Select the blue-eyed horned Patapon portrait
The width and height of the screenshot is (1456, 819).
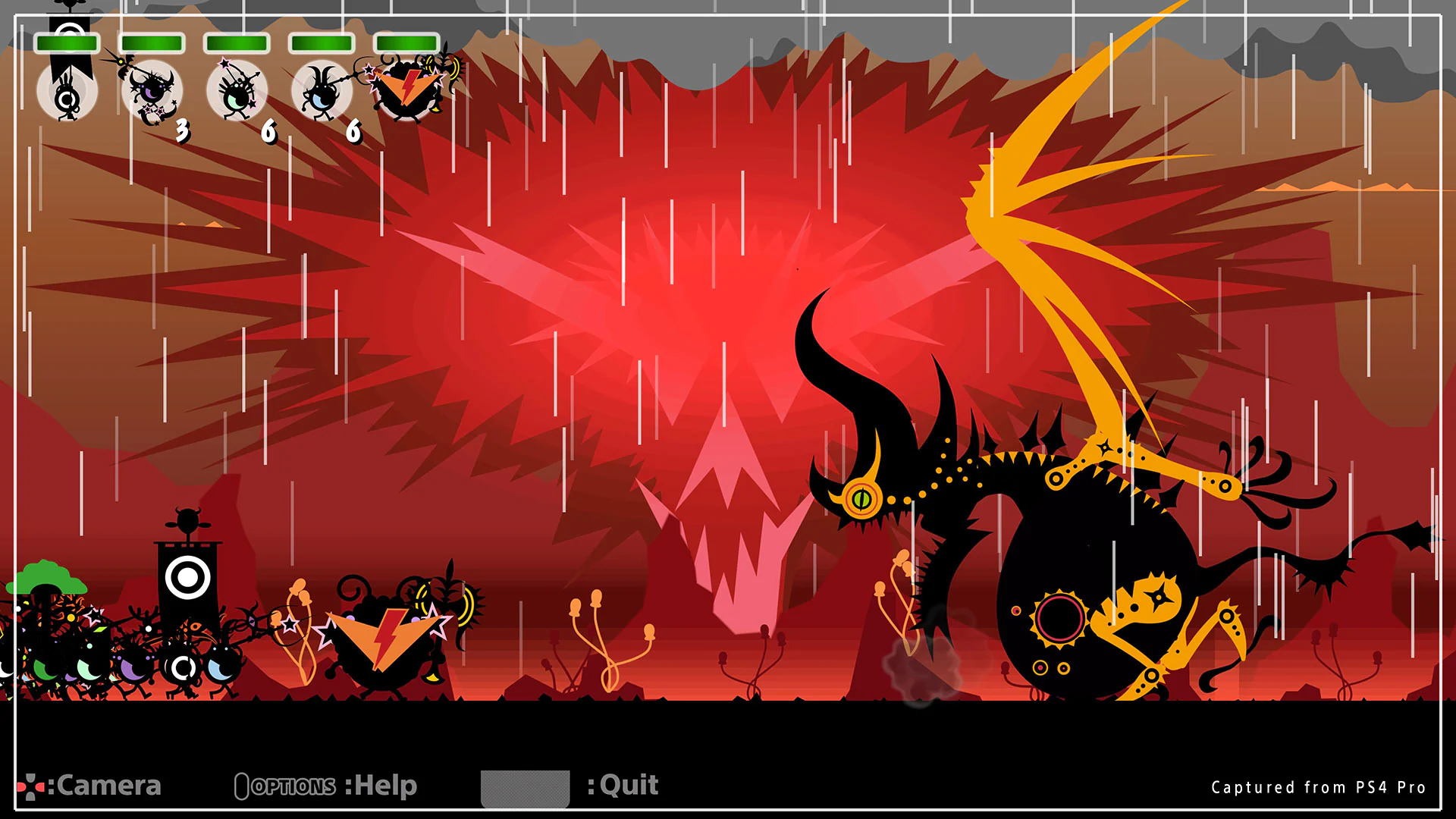(x=322, y=91)
